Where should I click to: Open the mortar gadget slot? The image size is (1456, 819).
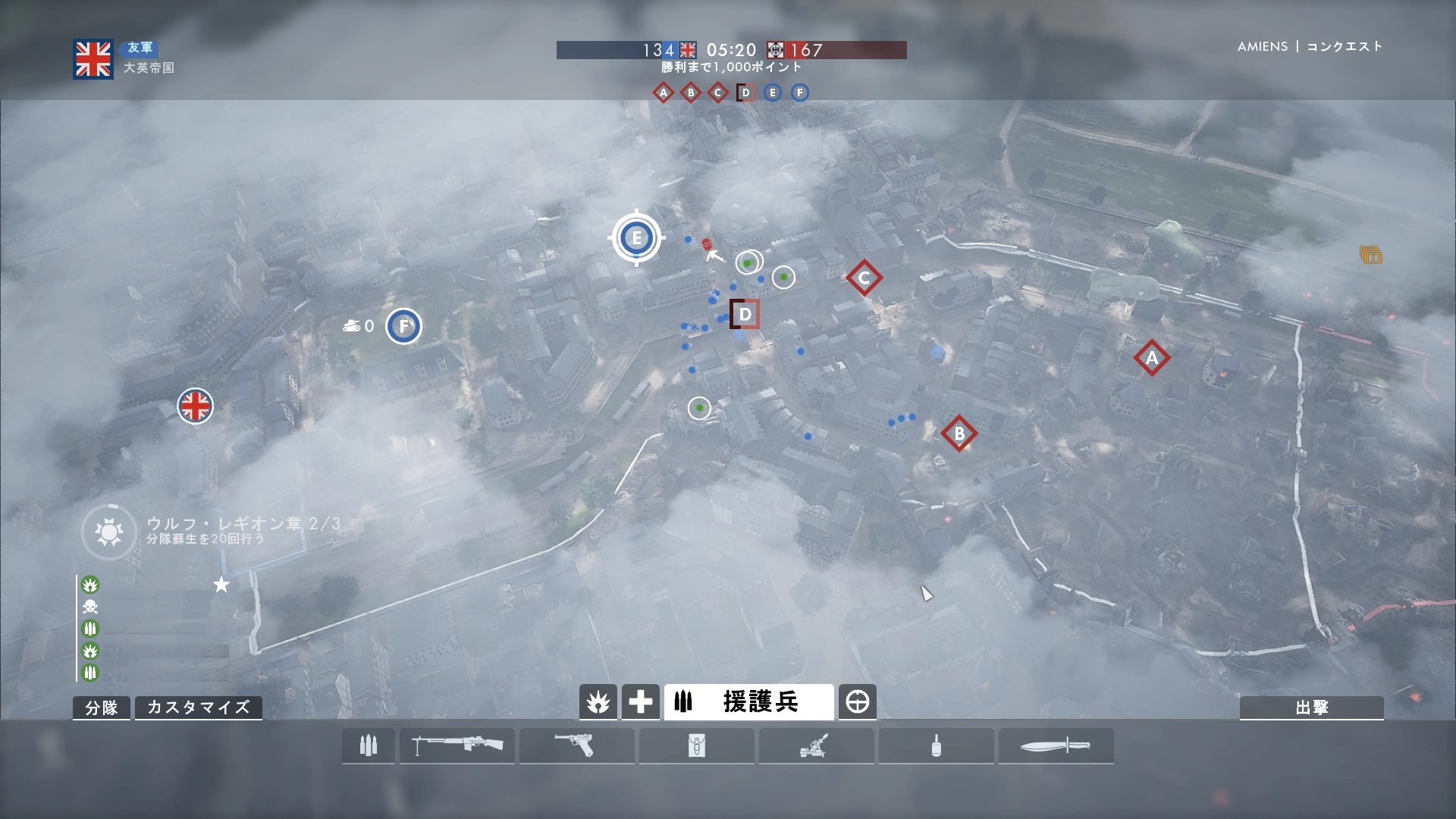click(817, 746)
